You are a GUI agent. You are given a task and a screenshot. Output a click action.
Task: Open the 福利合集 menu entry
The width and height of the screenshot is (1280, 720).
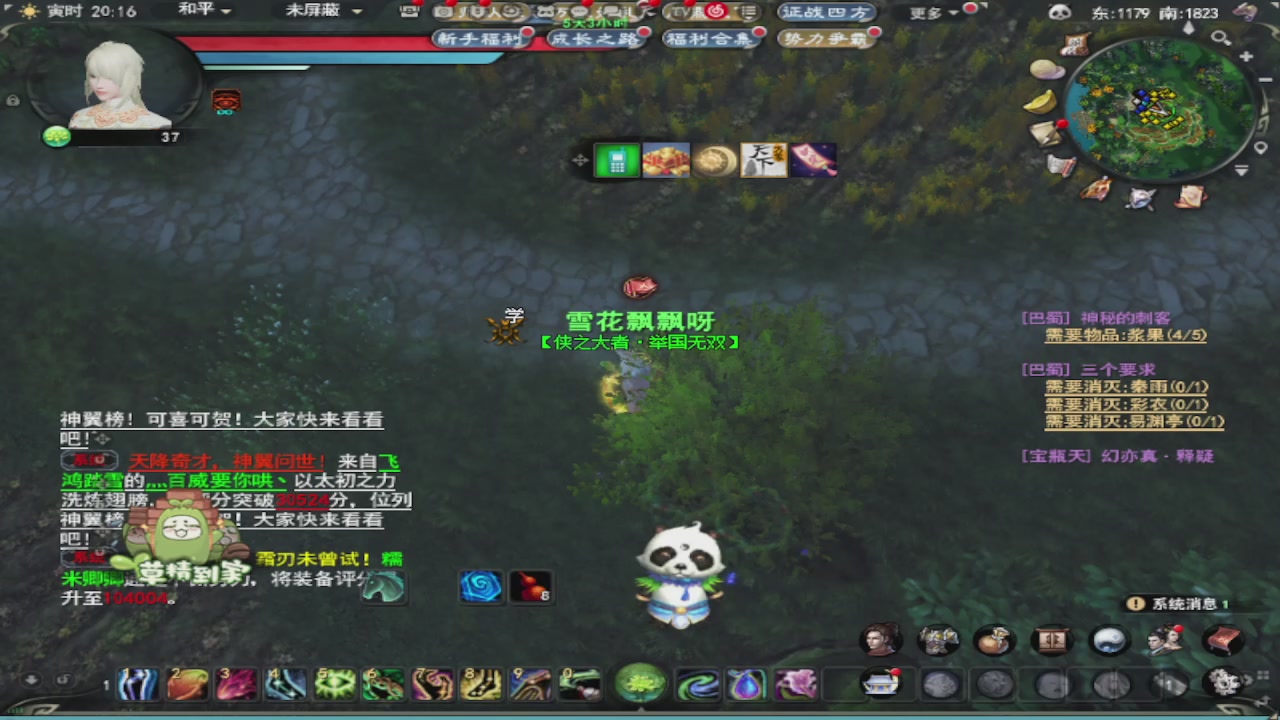tap(711, 38)
